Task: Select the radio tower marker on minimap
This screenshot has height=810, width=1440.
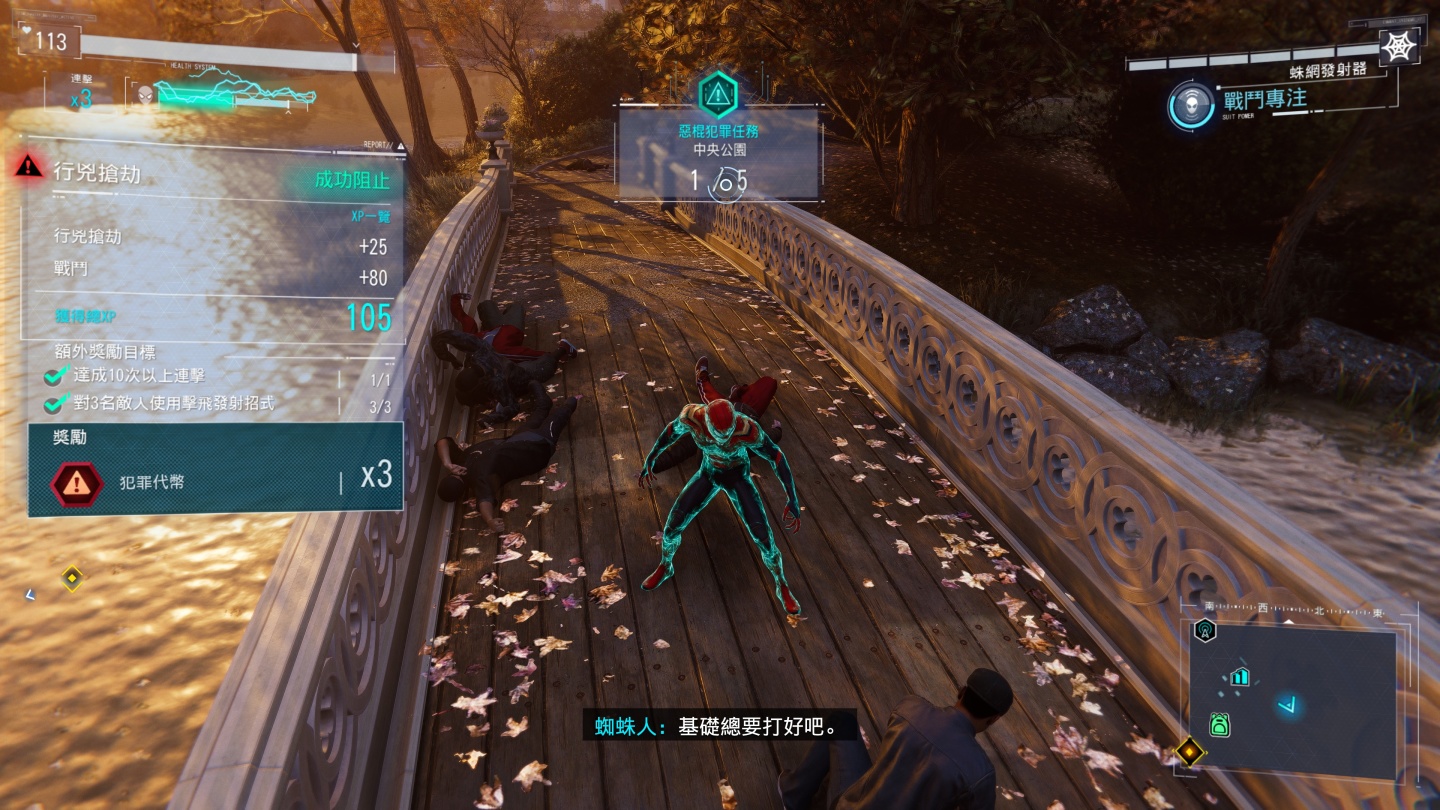Action: coord(1205,630)
